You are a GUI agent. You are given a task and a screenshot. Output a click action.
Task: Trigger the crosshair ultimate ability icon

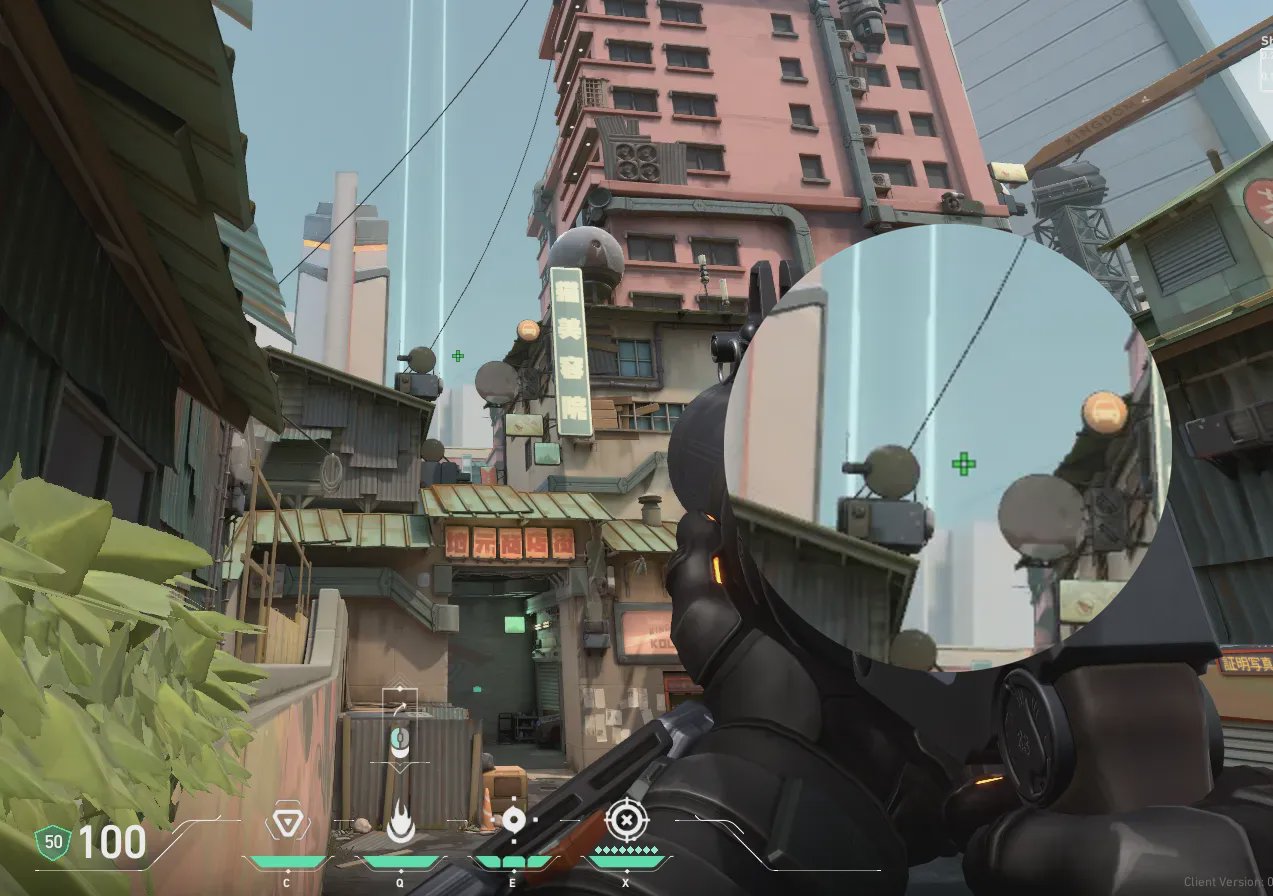[627, 821]
